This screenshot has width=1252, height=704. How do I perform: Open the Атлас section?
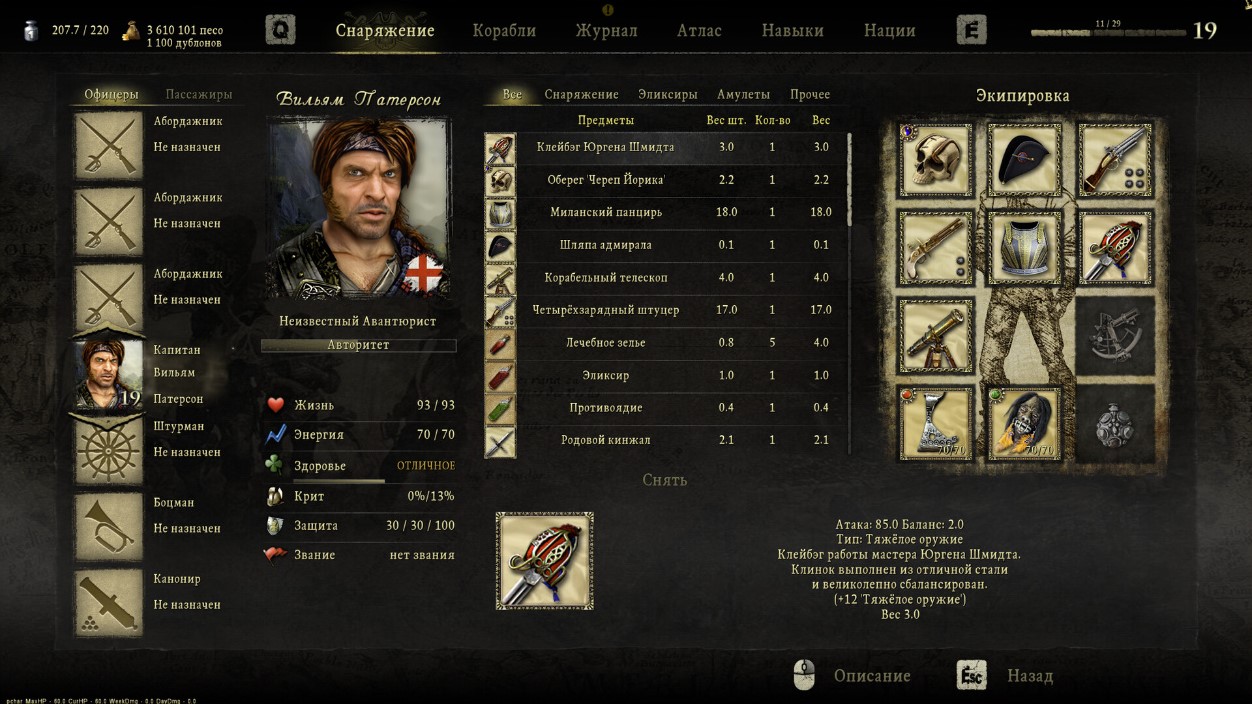click(699, 30)
